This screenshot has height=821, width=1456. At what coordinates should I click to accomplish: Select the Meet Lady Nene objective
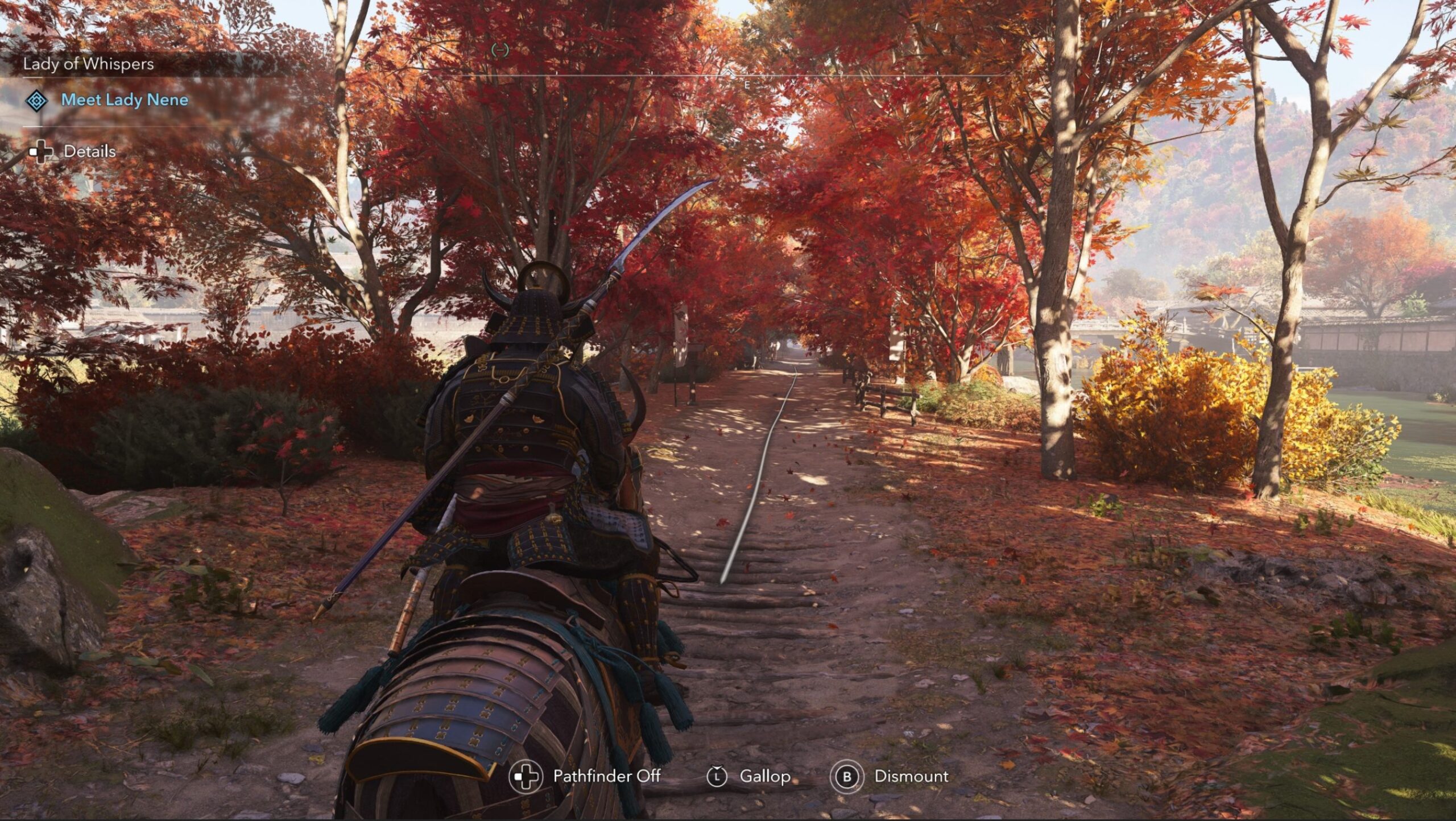click(124, 100)
